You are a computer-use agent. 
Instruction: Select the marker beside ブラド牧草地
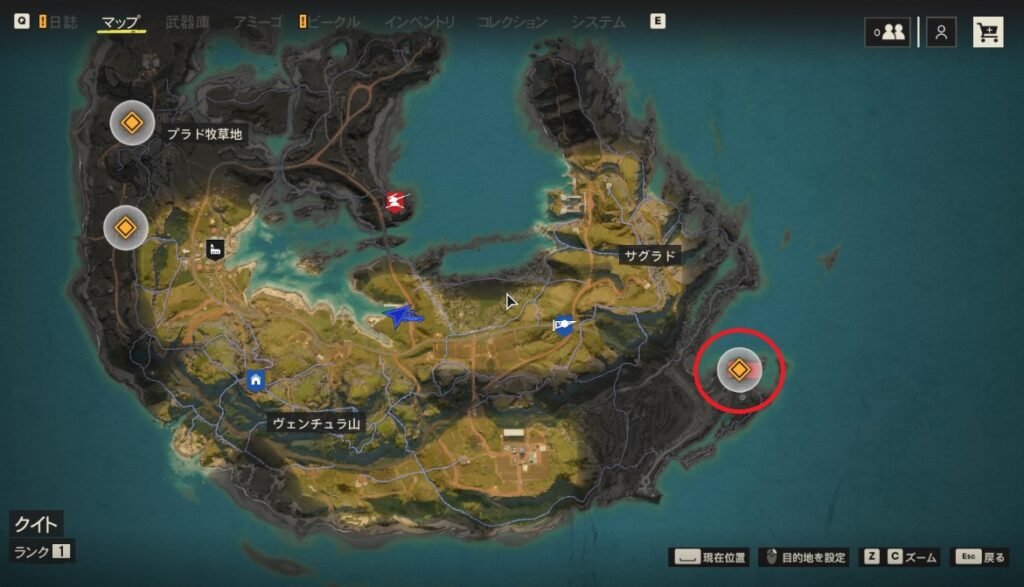130,124
